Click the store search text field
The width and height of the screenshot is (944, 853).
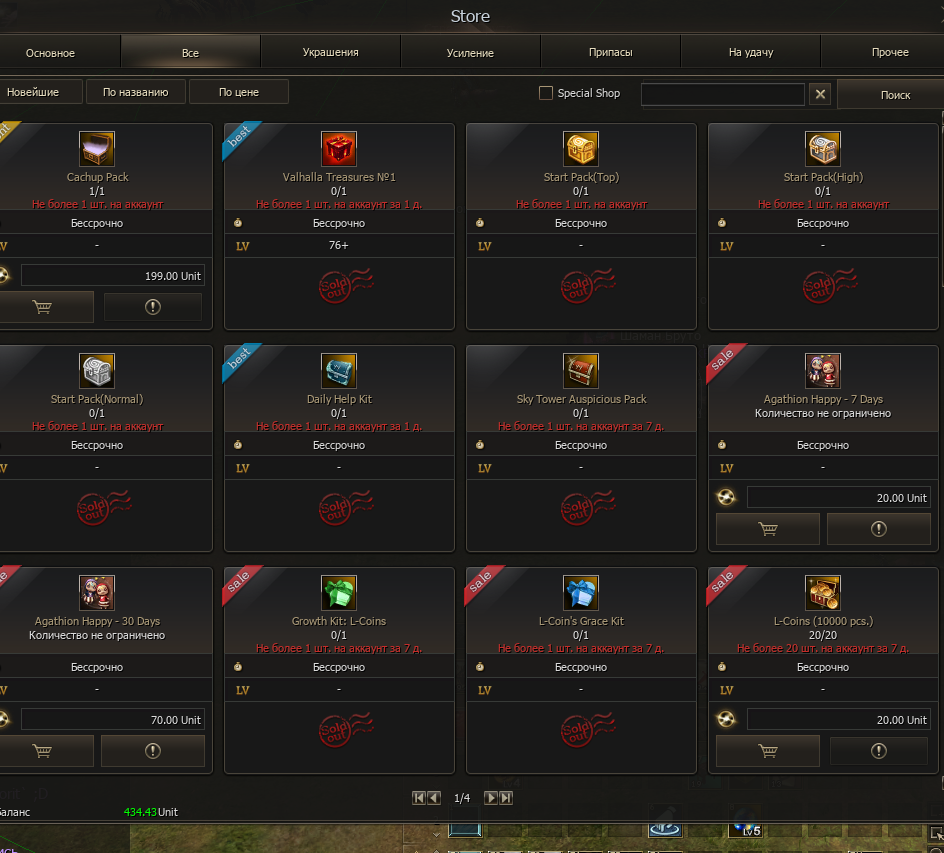click(x=722, y=94)
